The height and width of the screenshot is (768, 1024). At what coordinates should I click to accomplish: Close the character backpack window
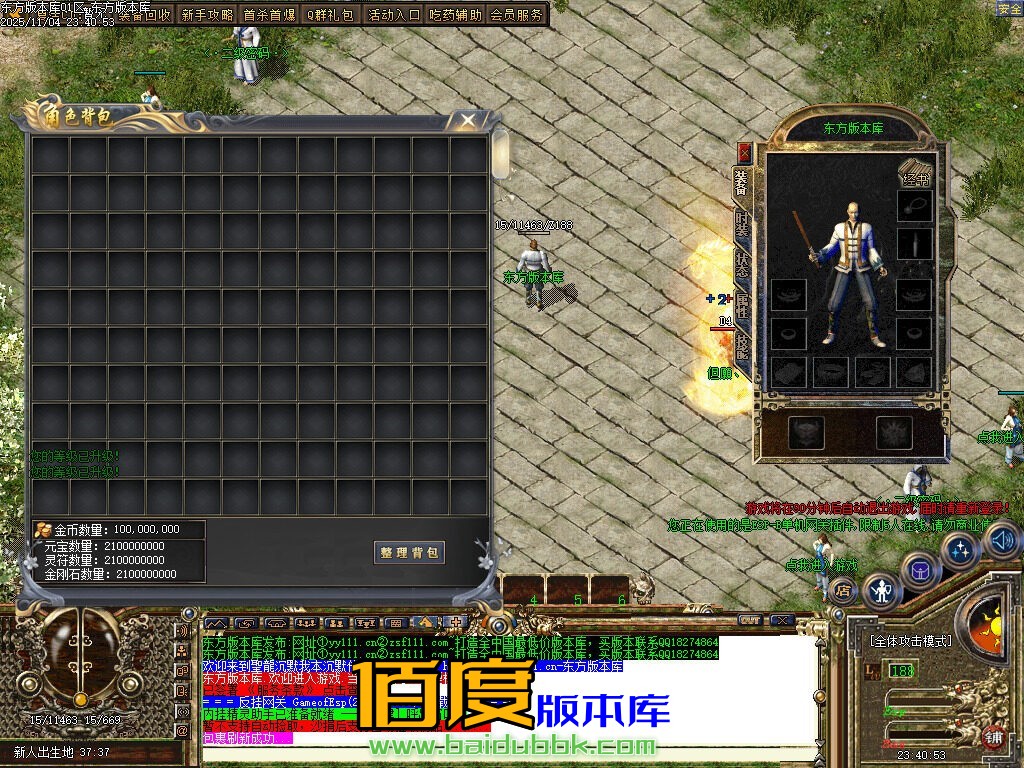click(467, 121)
